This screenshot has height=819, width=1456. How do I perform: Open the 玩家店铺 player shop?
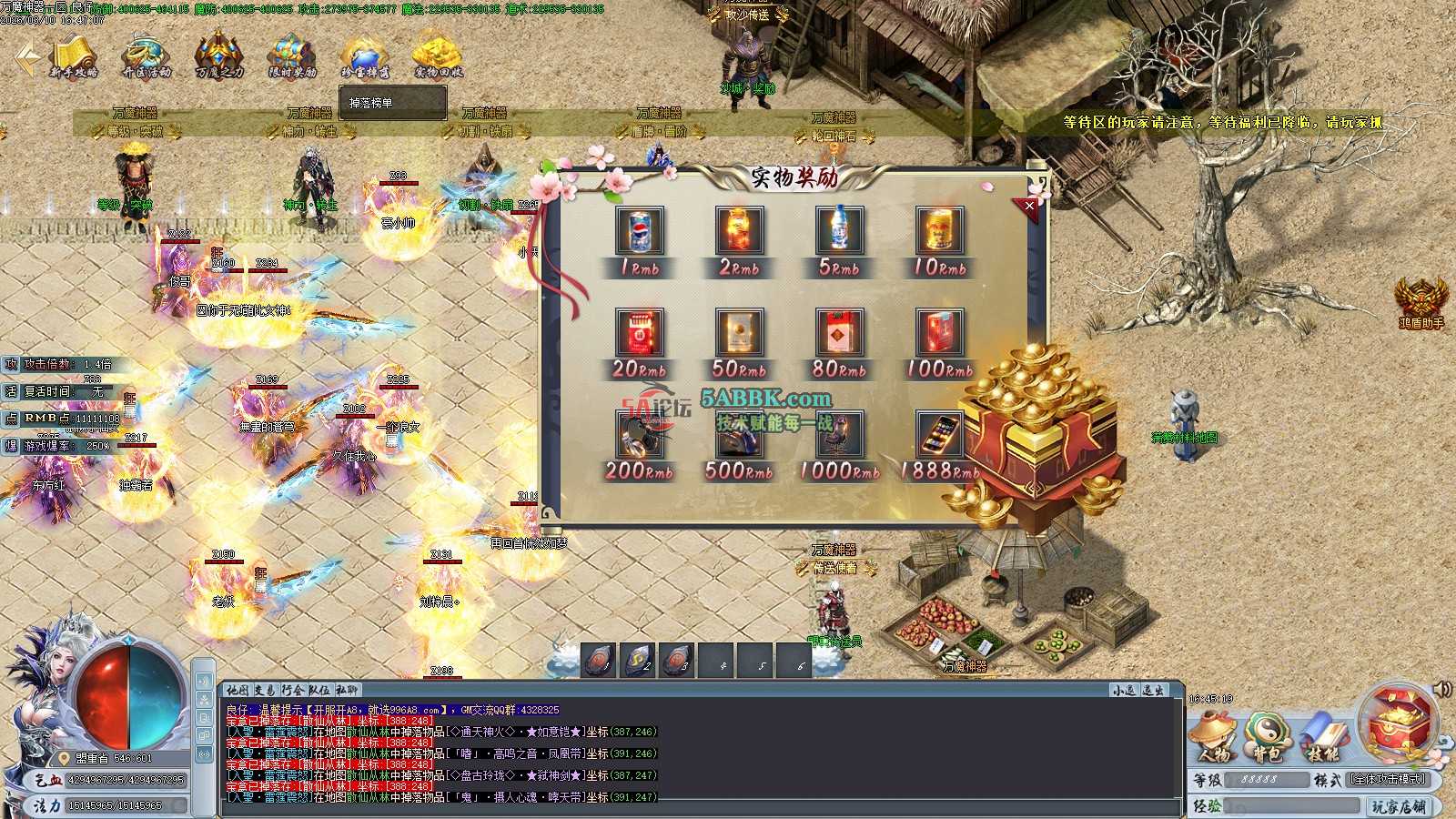tap(1400, 806)
